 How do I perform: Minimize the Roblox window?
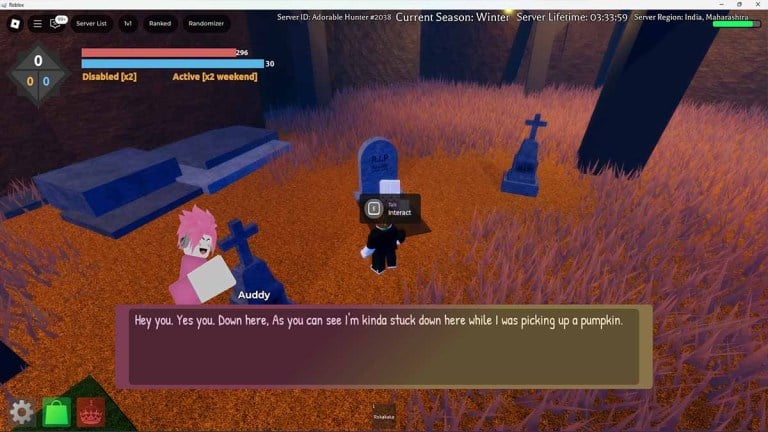coord(720,4)
